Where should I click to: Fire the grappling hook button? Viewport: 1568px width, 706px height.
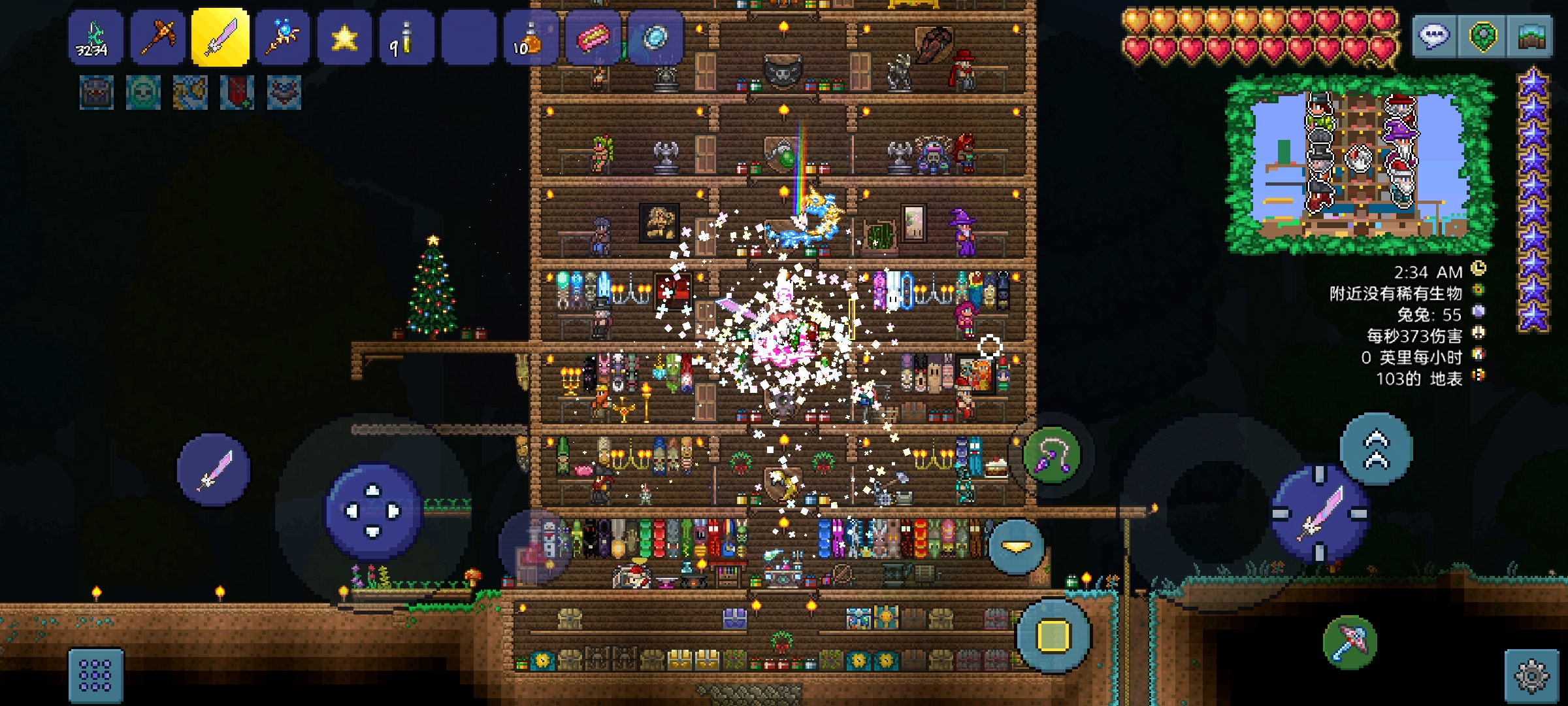click(1051, 454)
